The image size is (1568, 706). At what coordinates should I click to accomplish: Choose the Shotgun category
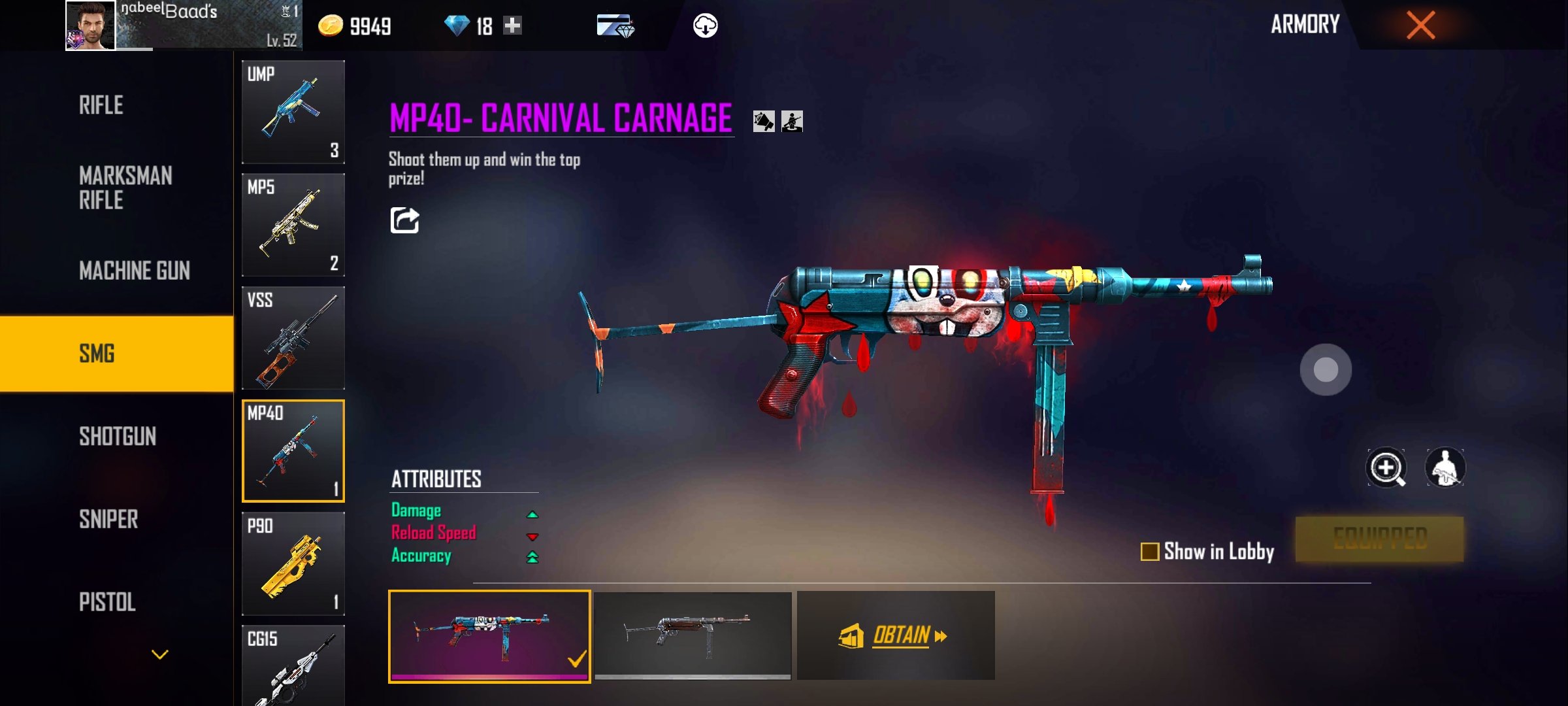click(x=118, y=437)
